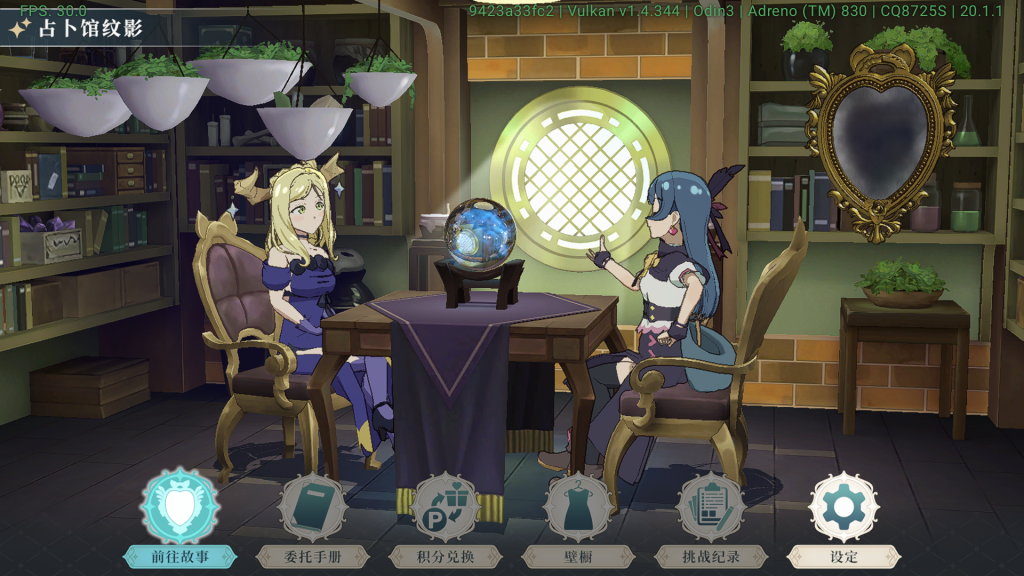Open the 委托手册 commission handbook

coord(312,509)
